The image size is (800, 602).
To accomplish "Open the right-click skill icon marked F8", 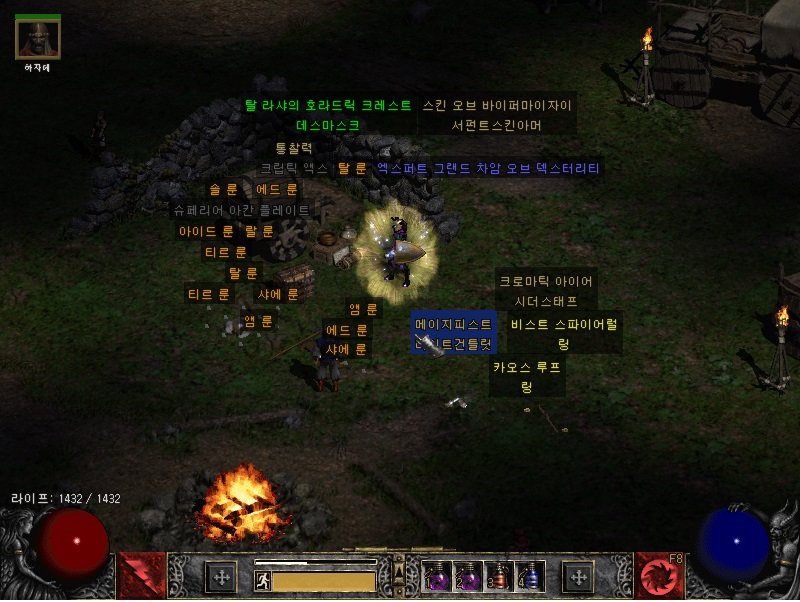I will click(x=658, y=576).
